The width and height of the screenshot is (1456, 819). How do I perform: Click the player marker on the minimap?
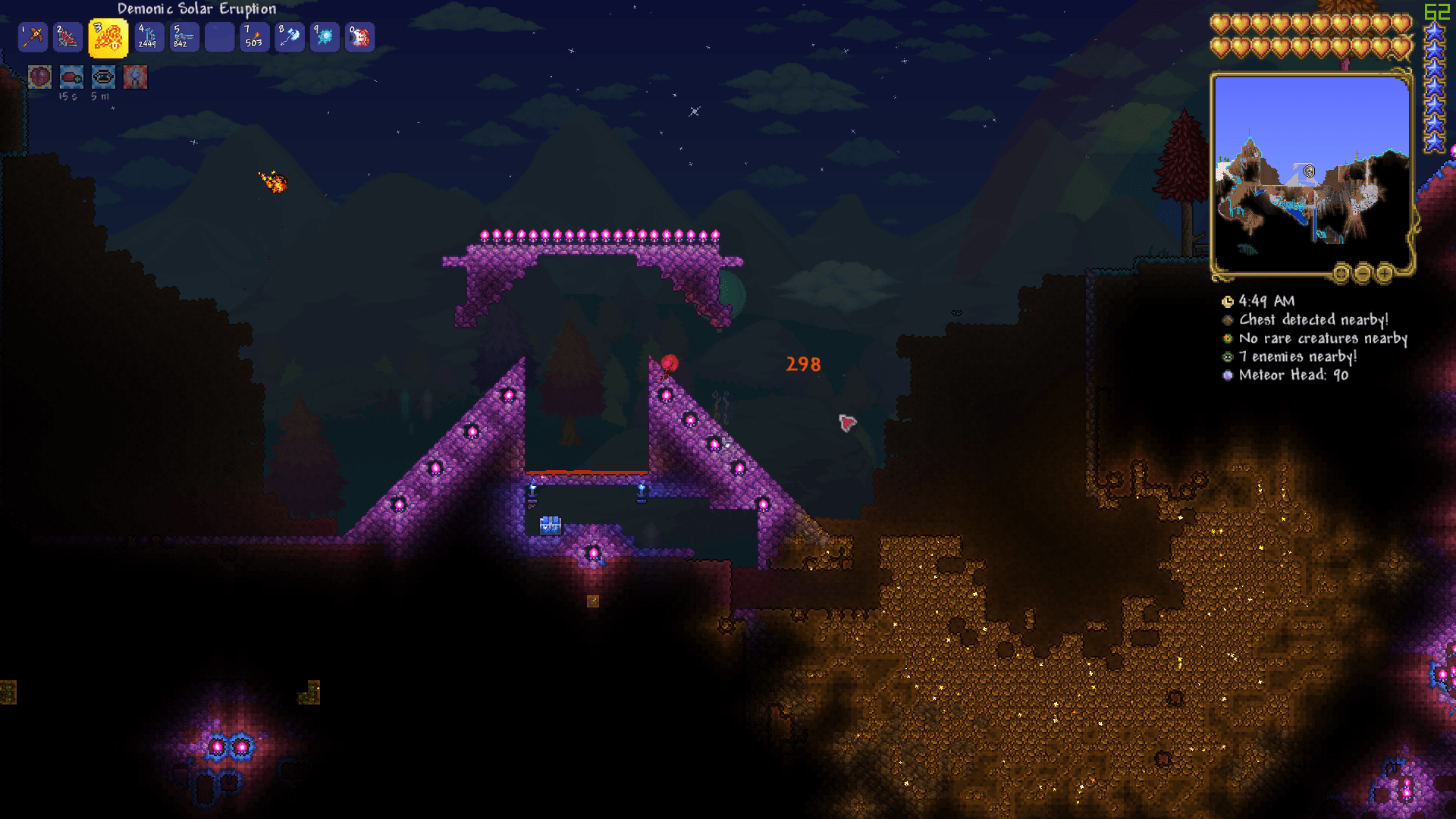tap(1310, 171)
